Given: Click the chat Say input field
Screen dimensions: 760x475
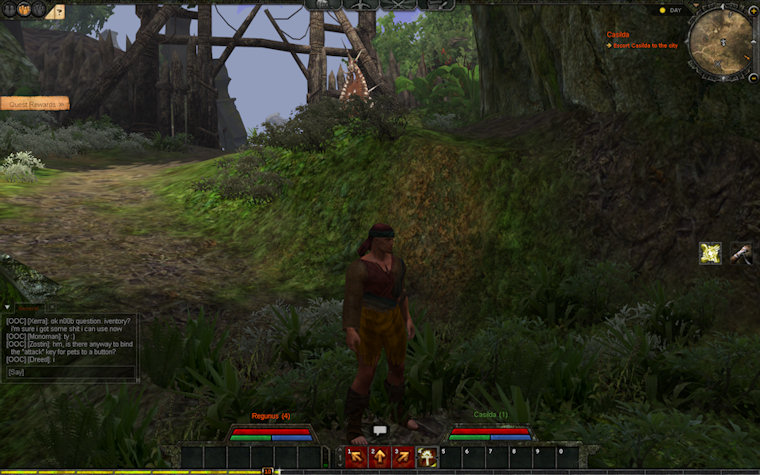Looking at the screenshot, I should 70,372.
